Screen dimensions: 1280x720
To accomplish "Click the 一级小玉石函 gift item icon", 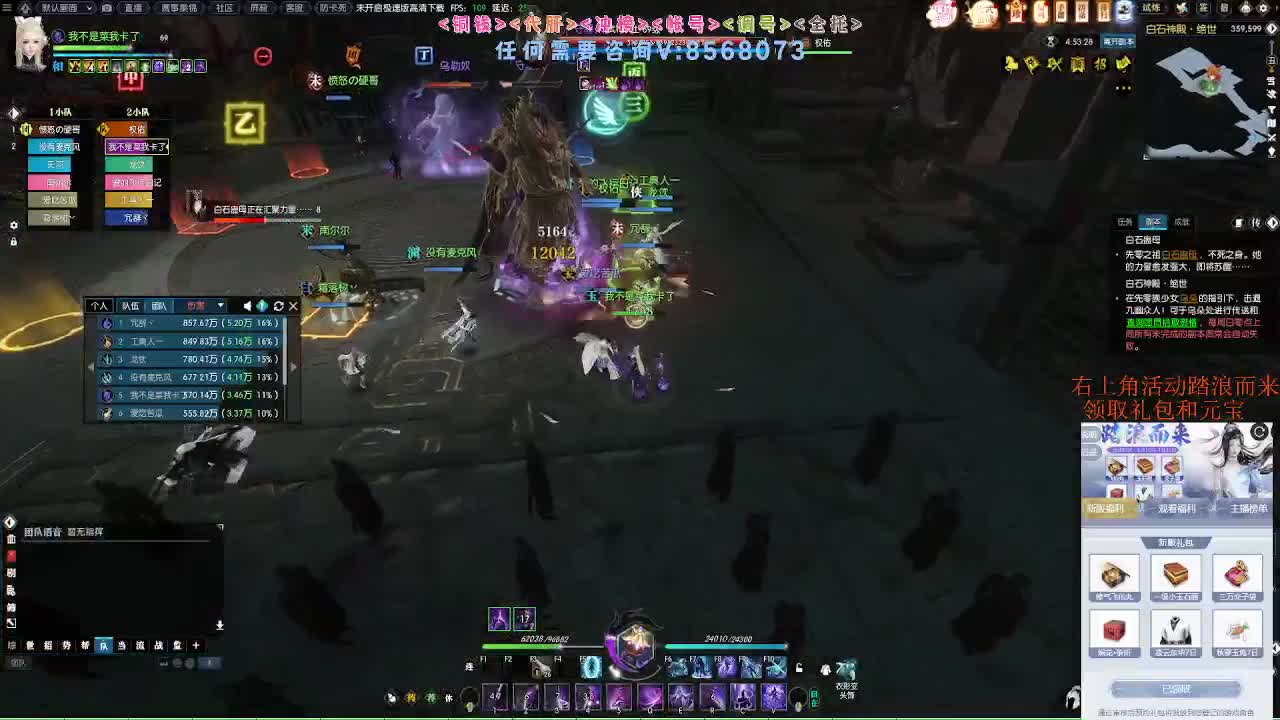I will (x=1174, y=575).
